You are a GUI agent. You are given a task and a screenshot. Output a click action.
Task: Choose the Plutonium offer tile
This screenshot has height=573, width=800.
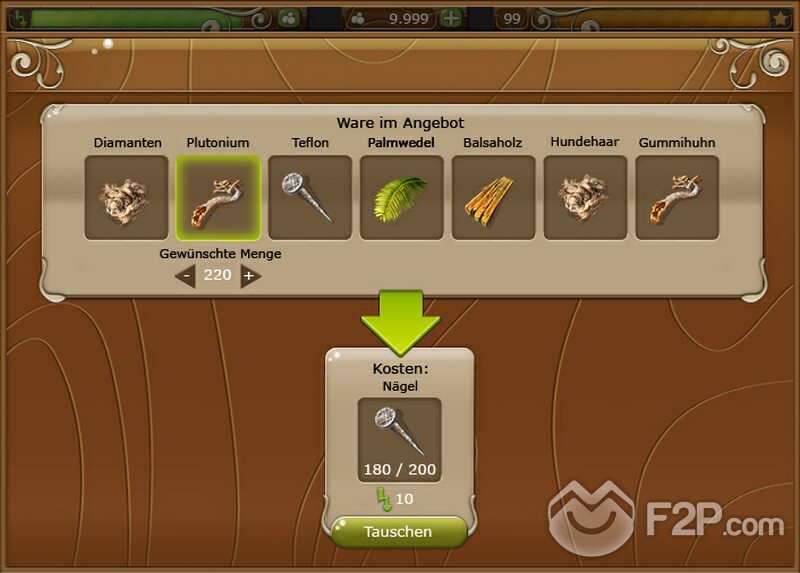click(x=218, y=197)
